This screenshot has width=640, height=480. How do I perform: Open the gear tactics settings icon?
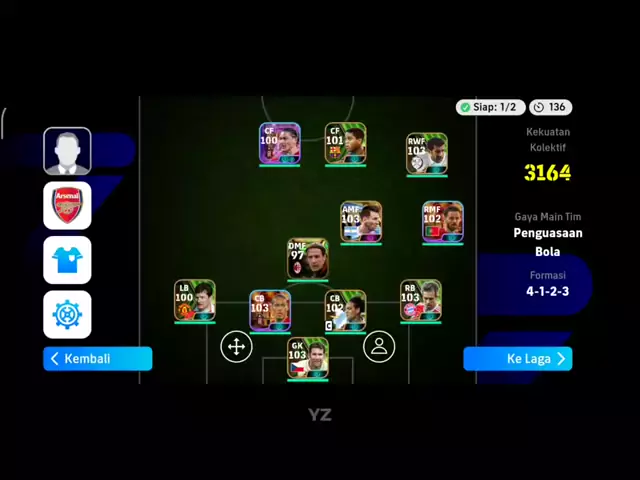click(67, 314)
